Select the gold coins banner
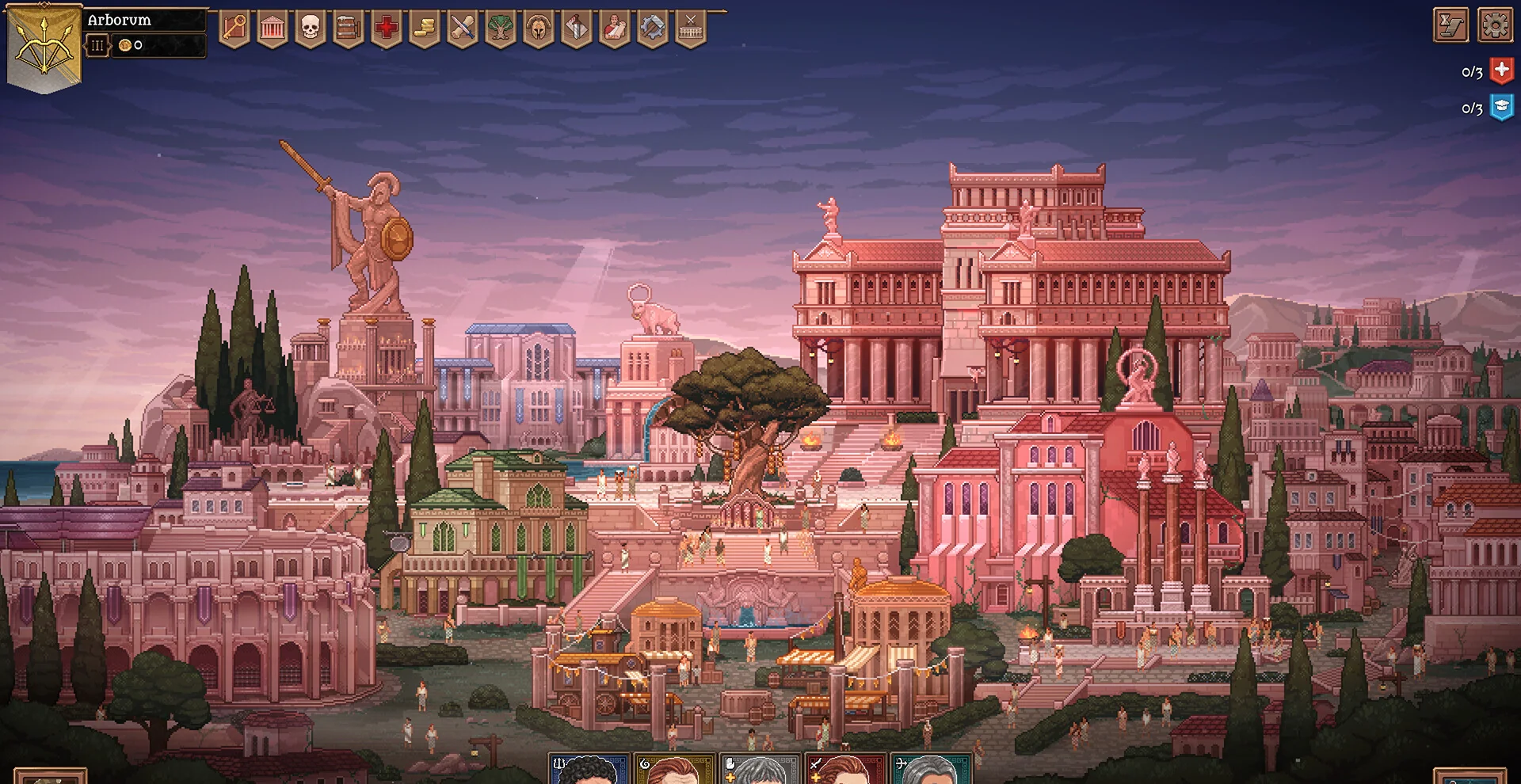1521x784 pixels. tap(425, 29)
